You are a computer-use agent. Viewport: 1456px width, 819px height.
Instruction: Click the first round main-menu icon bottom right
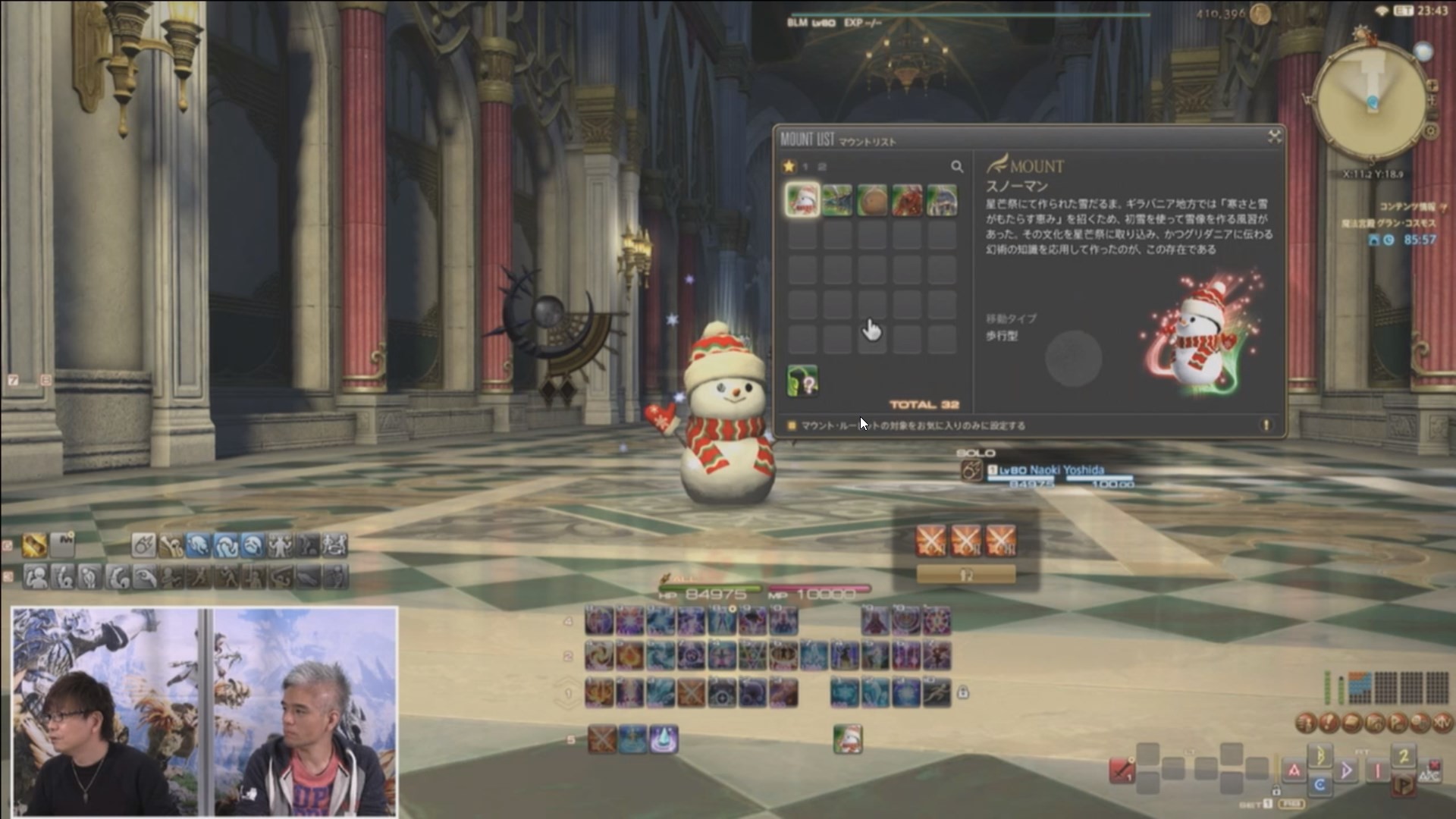pos(1306,723)
